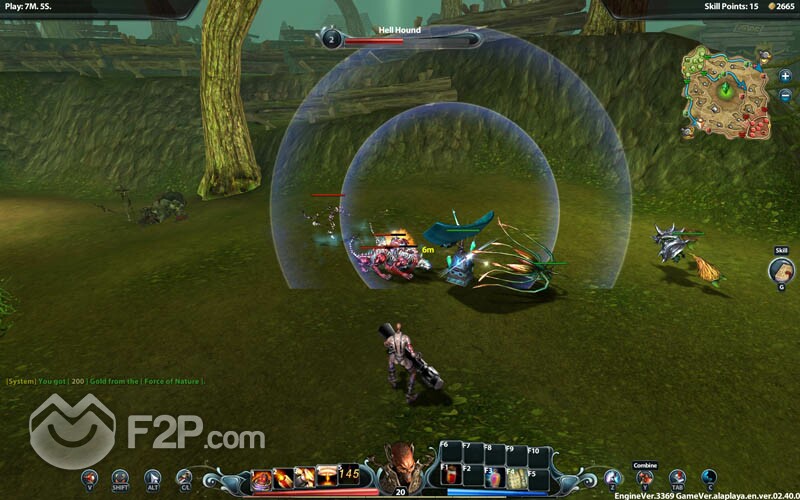Select the Hell Hound target frame
This screenshot has height=500, width=800.
tap(400, 38)
